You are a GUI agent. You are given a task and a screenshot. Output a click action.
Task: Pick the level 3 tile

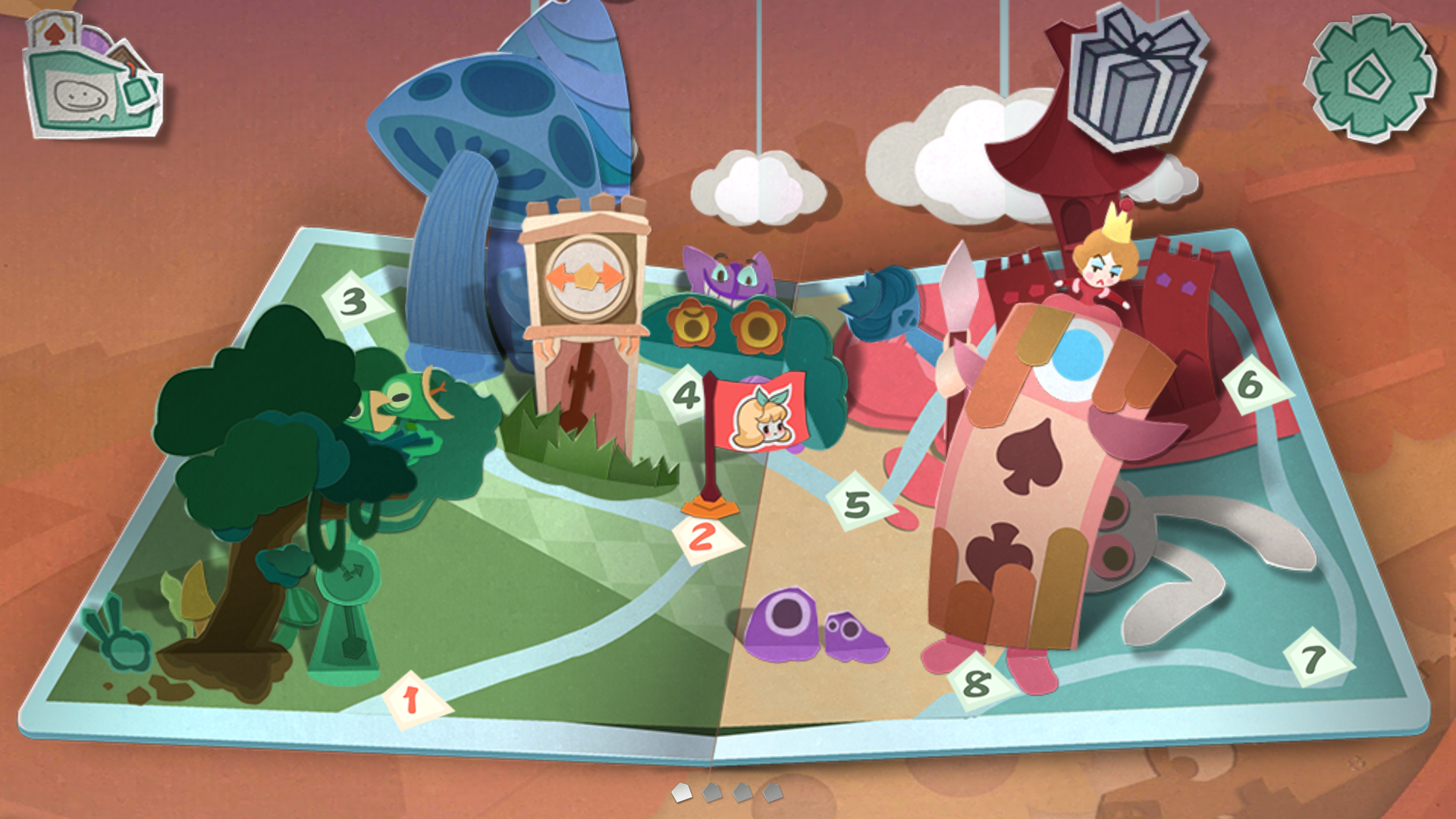355,301
